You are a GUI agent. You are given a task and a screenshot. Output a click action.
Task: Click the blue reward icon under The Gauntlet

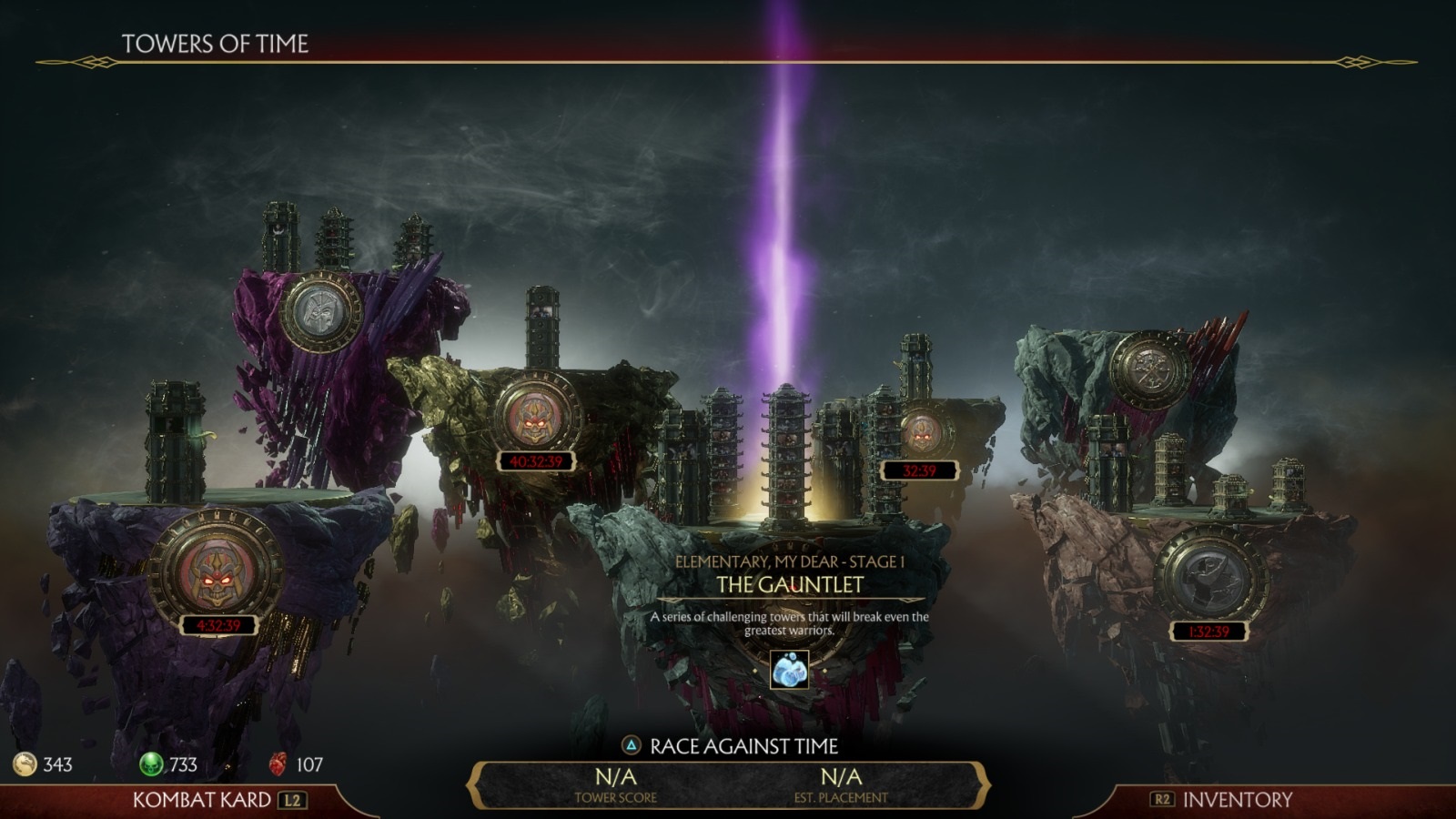click(x=789, y=671)
